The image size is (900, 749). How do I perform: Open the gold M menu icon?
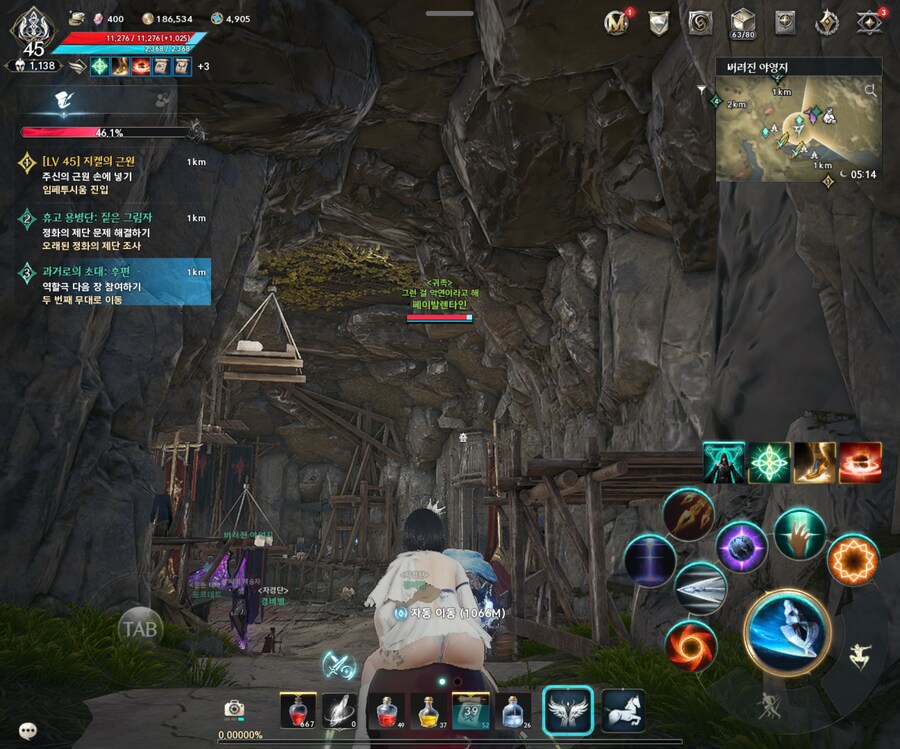(x=617, y=22)
